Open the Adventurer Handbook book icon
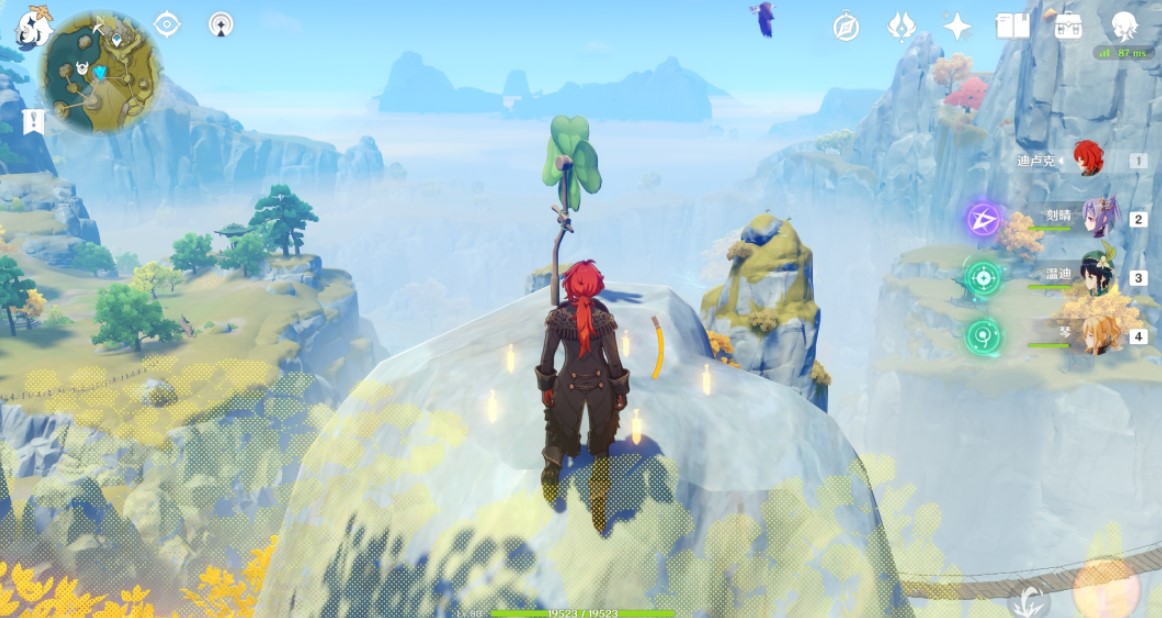 1012,27
